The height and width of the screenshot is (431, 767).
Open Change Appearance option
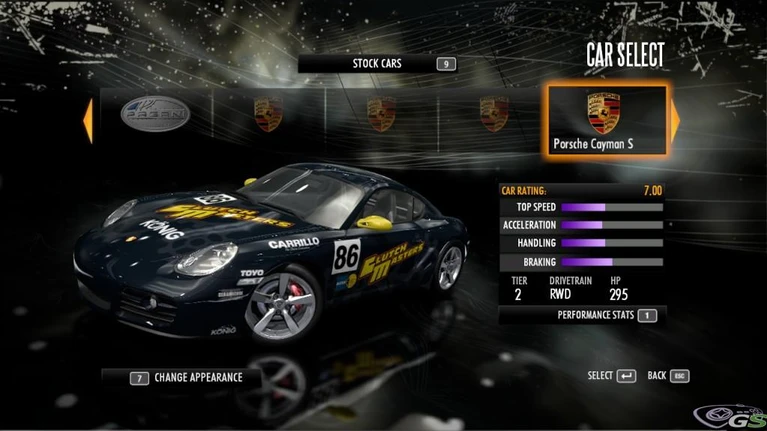tap(187, 378)
